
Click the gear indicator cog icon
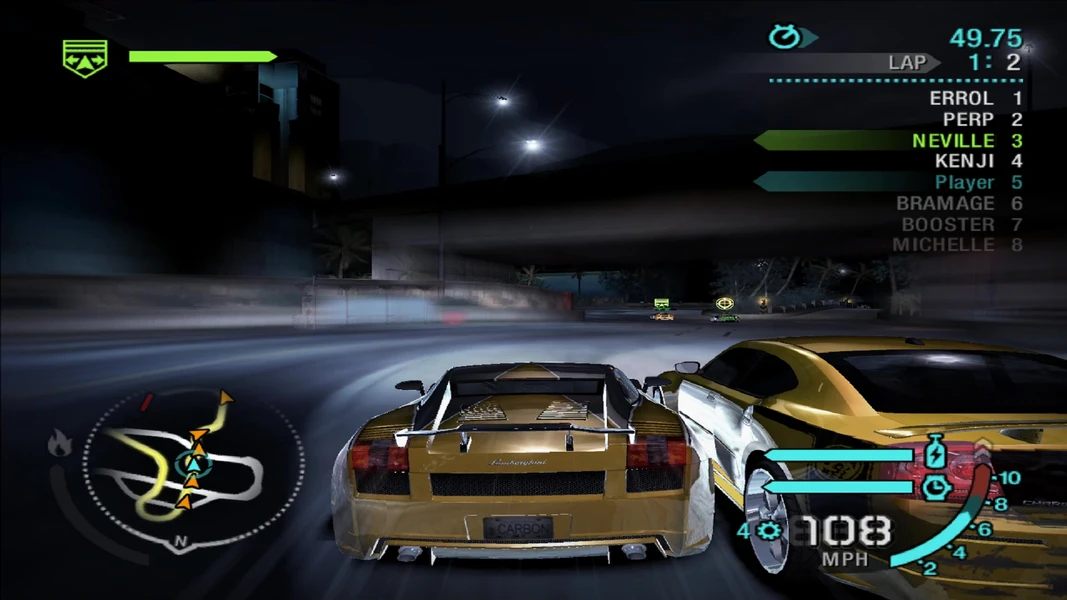pyautogui.click(x=768, y=531)
